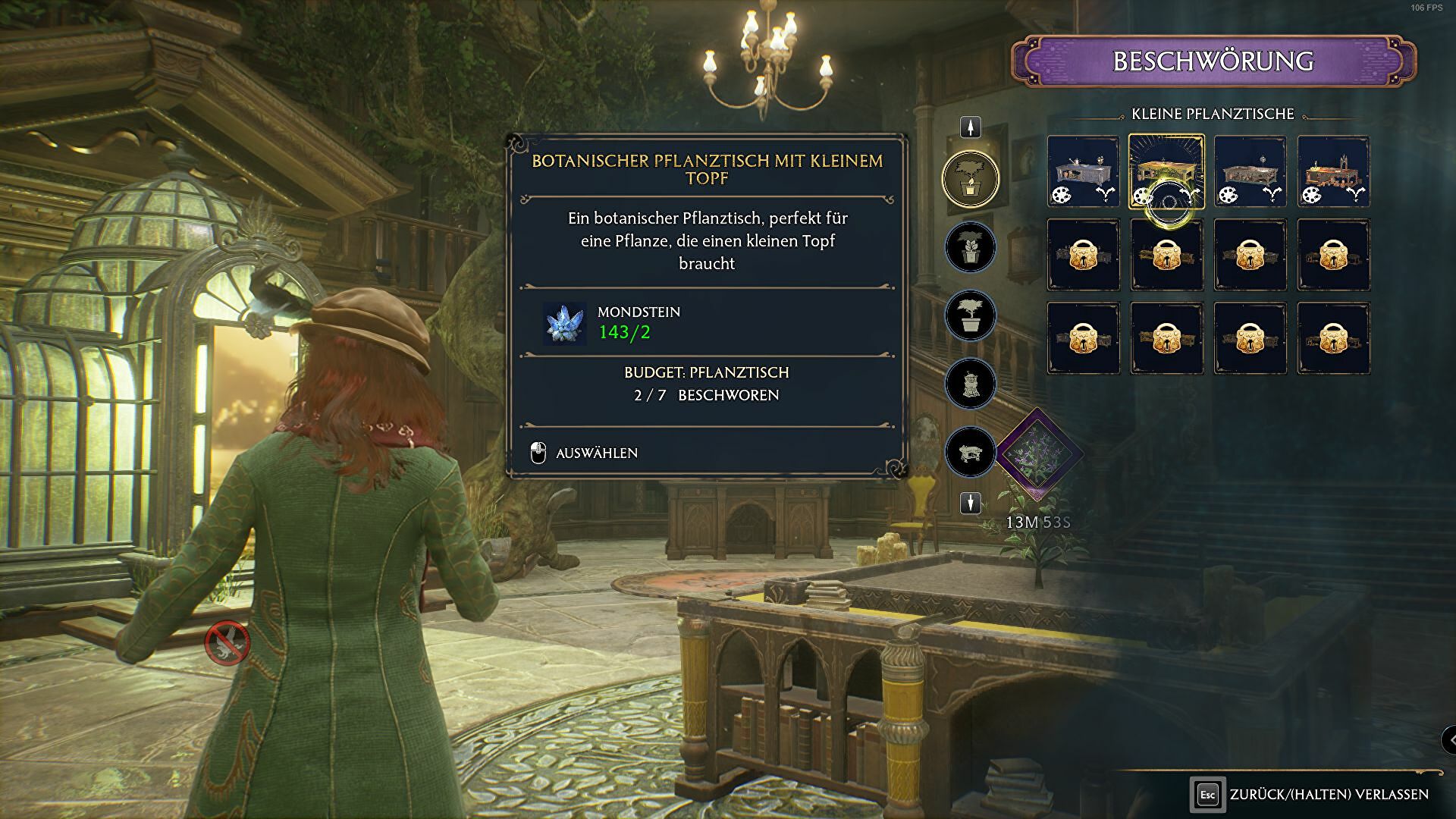Click the up arrow above the category list
1456x819 pixels.
click(971, 127)
